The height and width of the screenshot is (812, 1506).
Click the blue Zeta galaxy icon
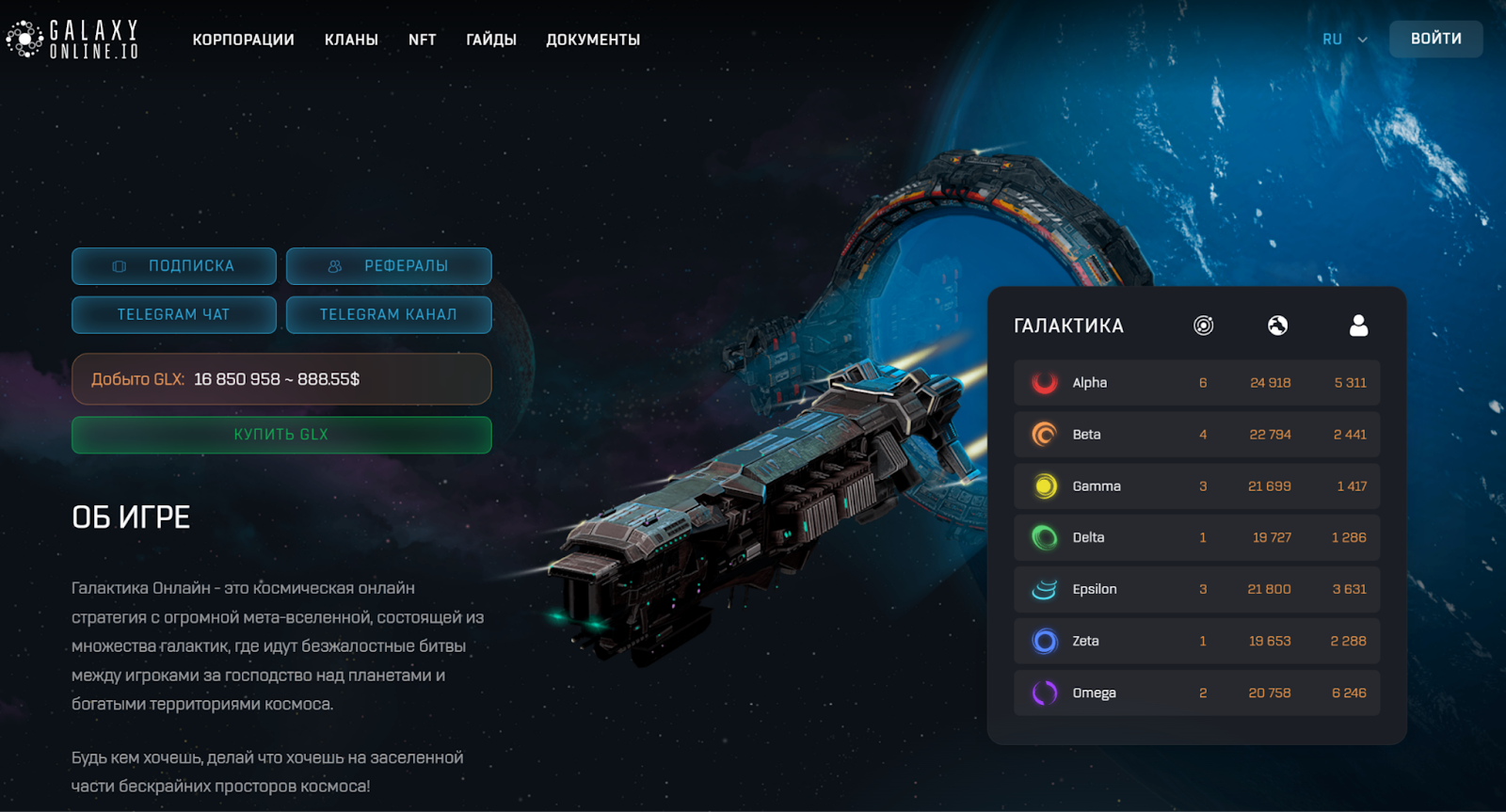(1043, 641)
